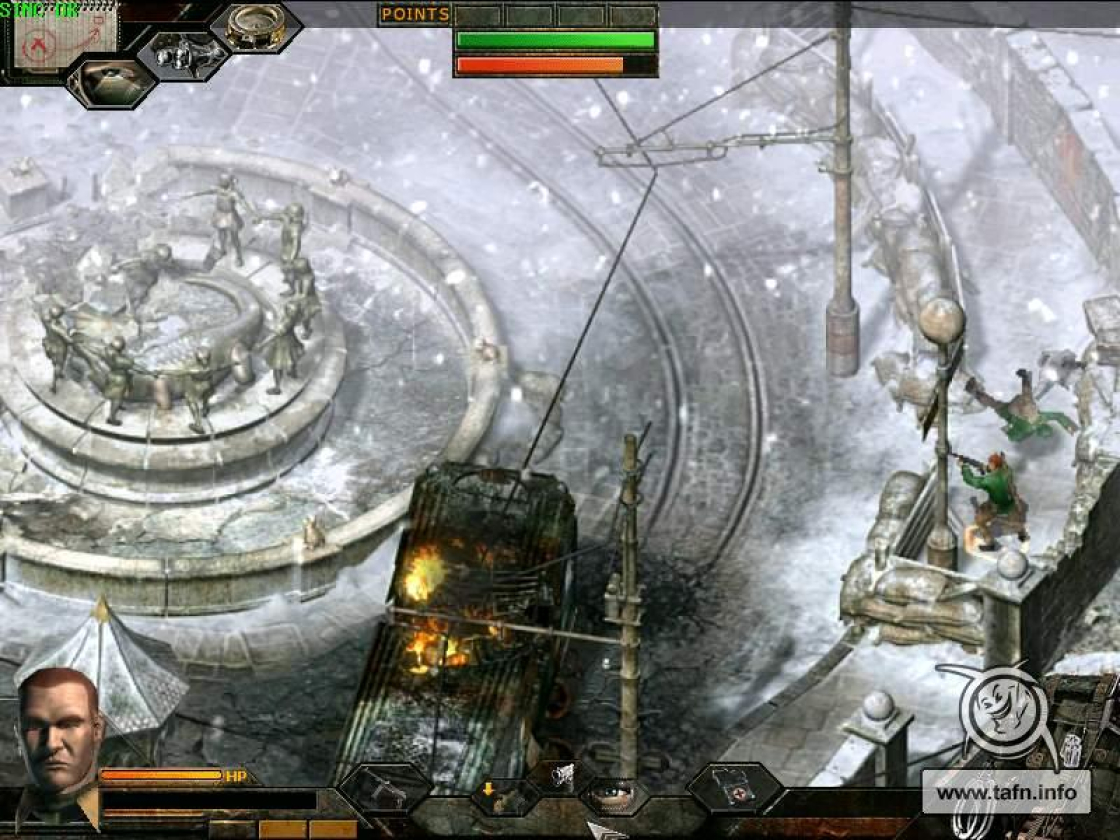Image resolution: width=1120 pixels, height=840 pixels.
Task: Use the first aid kit slot
Action: click(735, 787)
